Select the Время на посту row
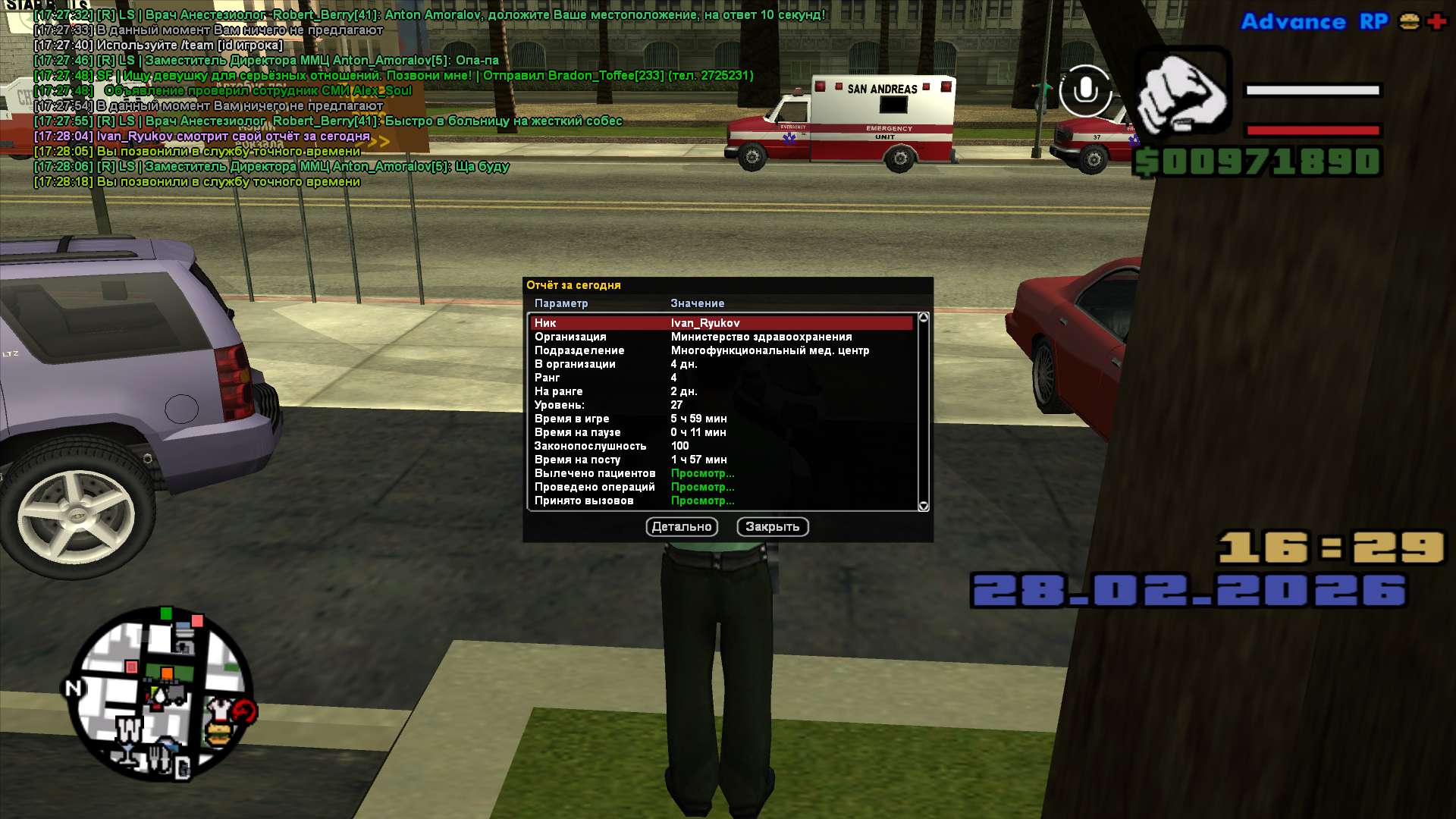This screenshot has height=819, width=1456. pos(720,460)
